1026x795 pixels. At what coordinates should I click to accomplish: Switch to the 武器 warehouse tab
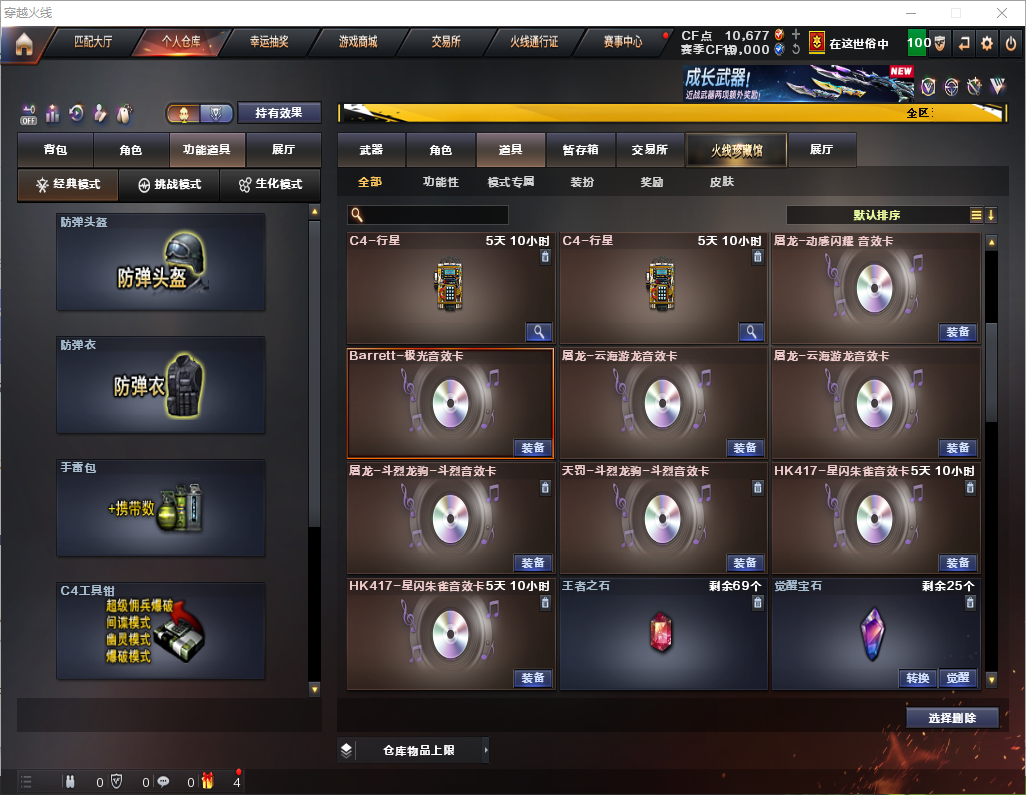[x=371, y=150]
